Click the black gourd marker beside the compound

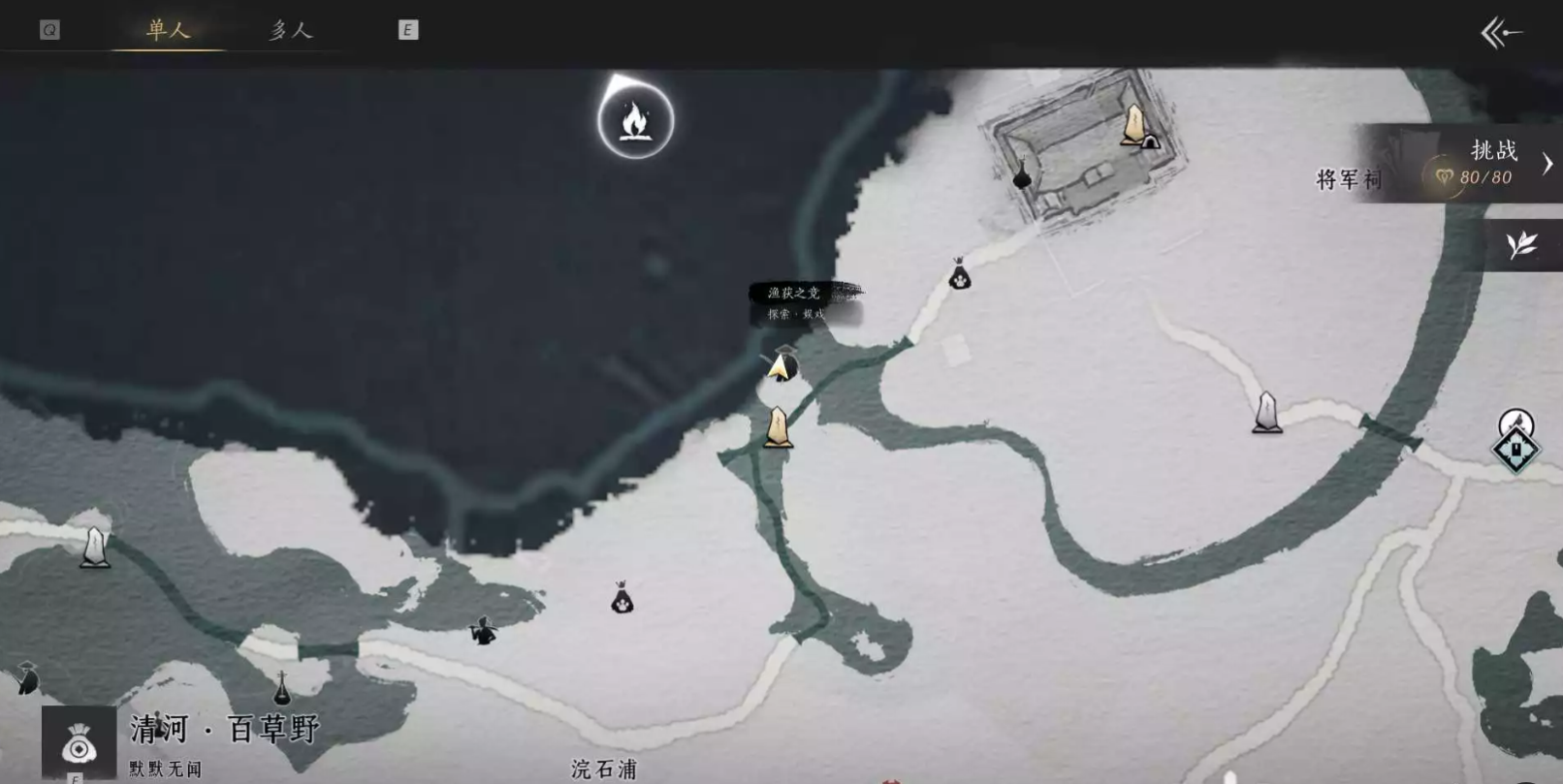(x=1021, y=175)
